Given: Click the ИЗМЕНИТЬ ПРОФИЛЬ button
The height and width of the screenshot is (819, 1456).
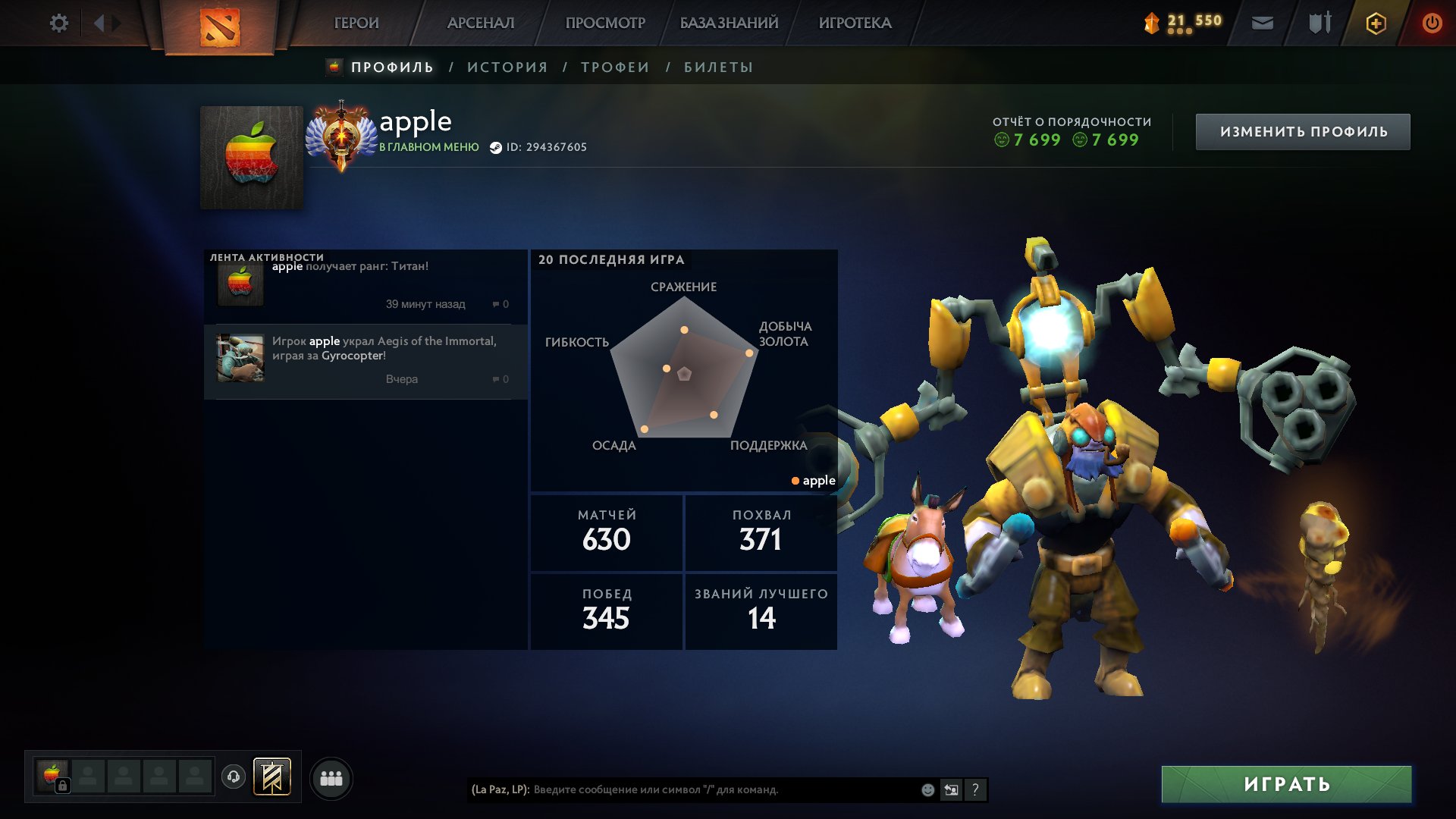Looking at the screenshot, I should point(1303,132).
